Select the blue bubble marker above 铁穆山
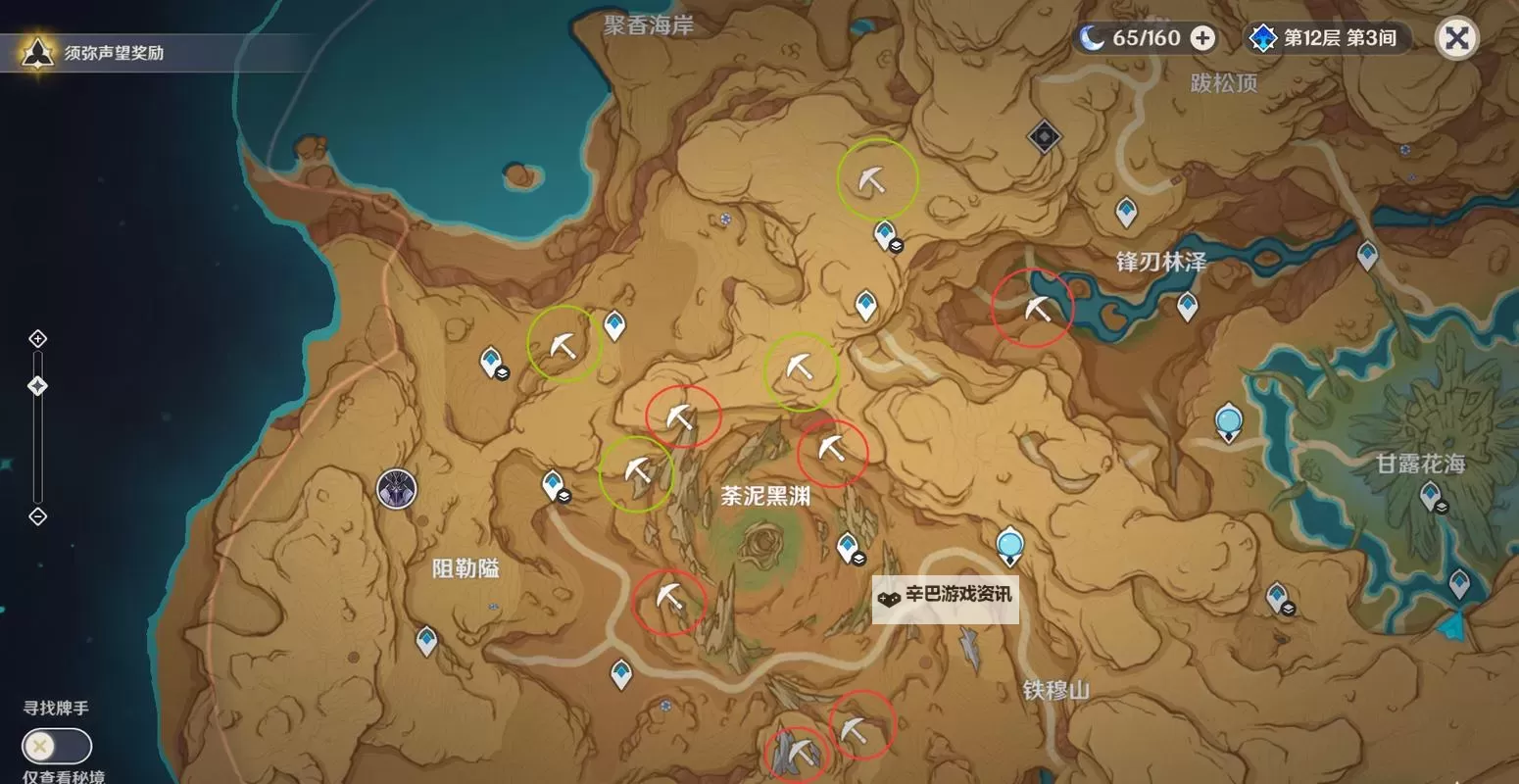Screen dimensions: 1519x784 click(x=1010, y=544)
